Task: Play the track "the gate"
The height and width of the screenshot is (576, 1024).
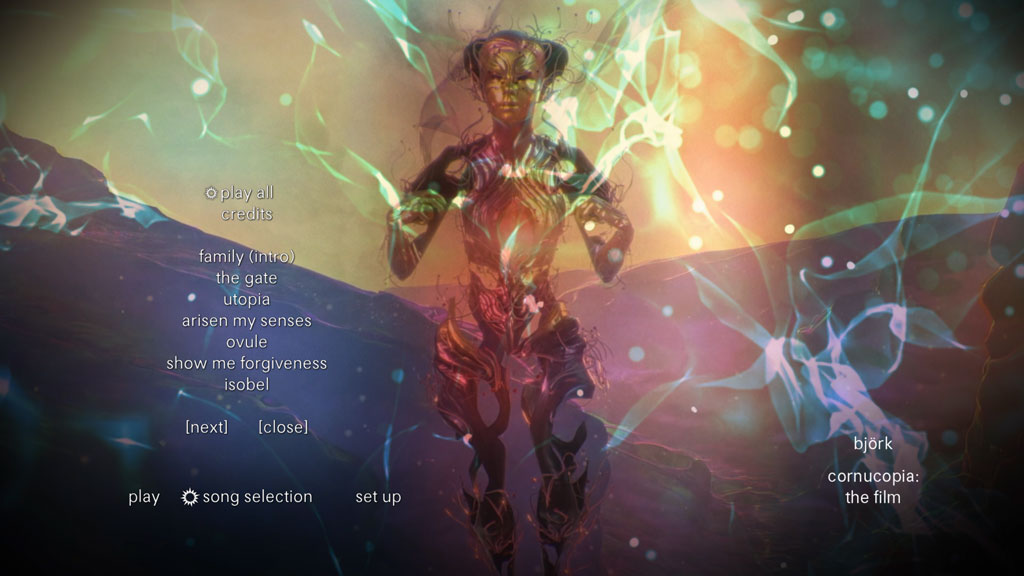Action: [x=247, y=278]
